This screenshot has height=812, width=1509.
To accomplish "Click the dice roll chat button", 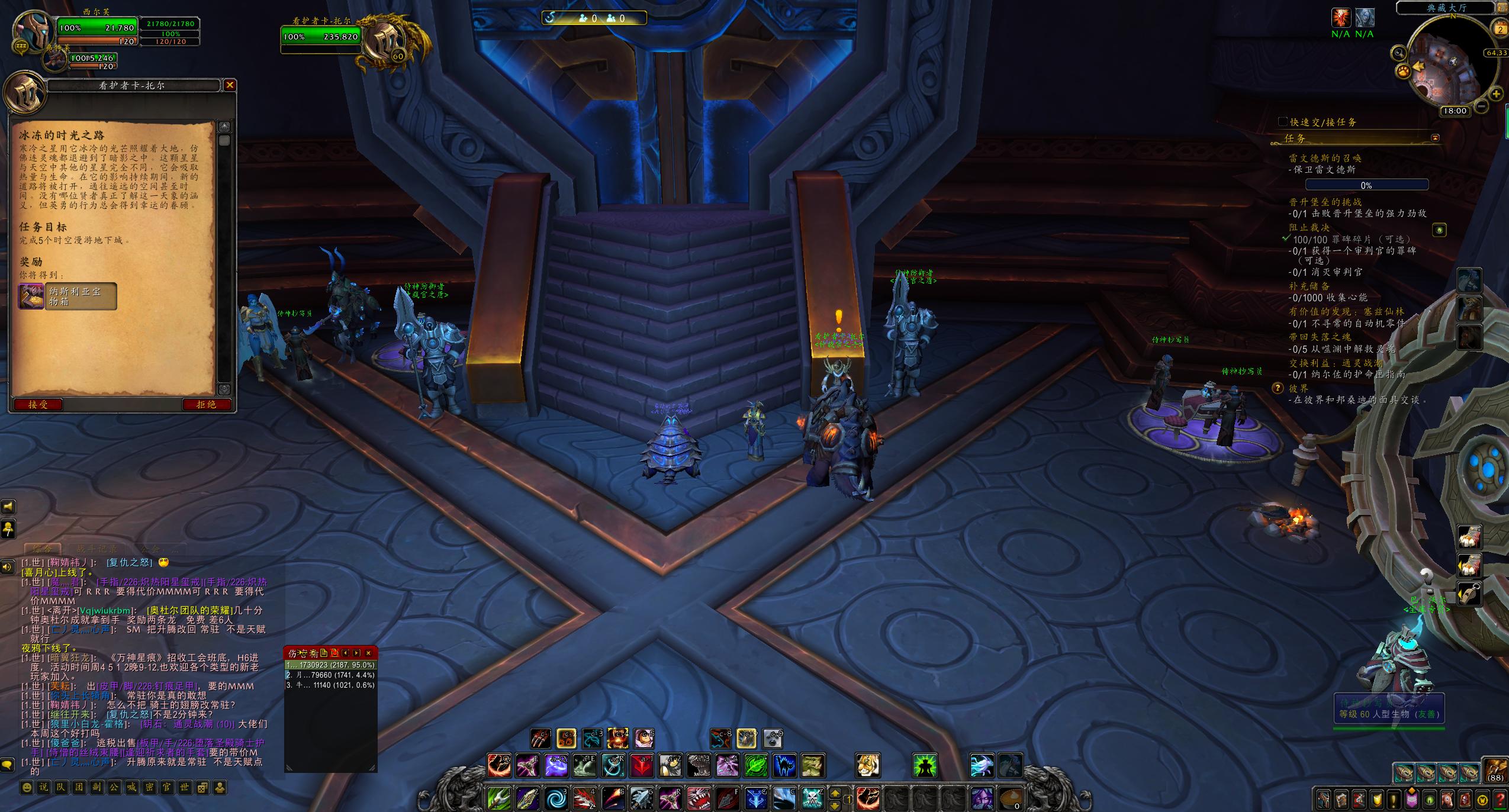I will pos(202,788).
